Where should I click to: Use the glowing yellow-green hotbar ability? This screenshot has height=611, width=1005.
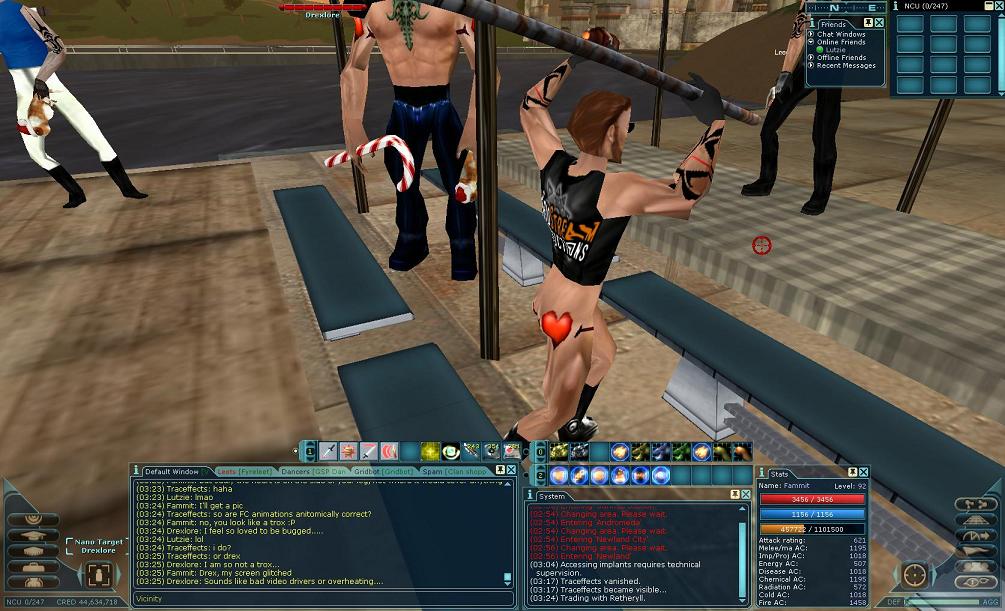point(430,451)
